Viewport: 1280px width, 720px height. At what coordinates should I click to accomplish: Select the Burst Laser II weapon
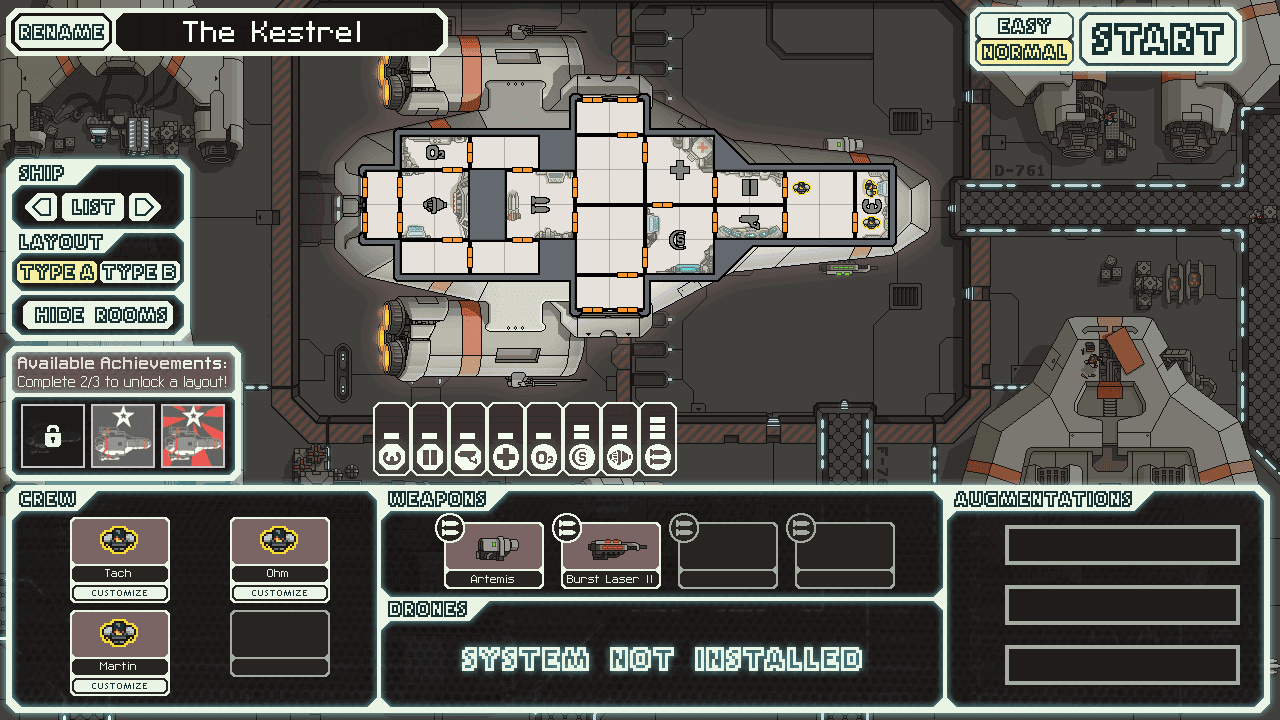(x=610, y=550)
